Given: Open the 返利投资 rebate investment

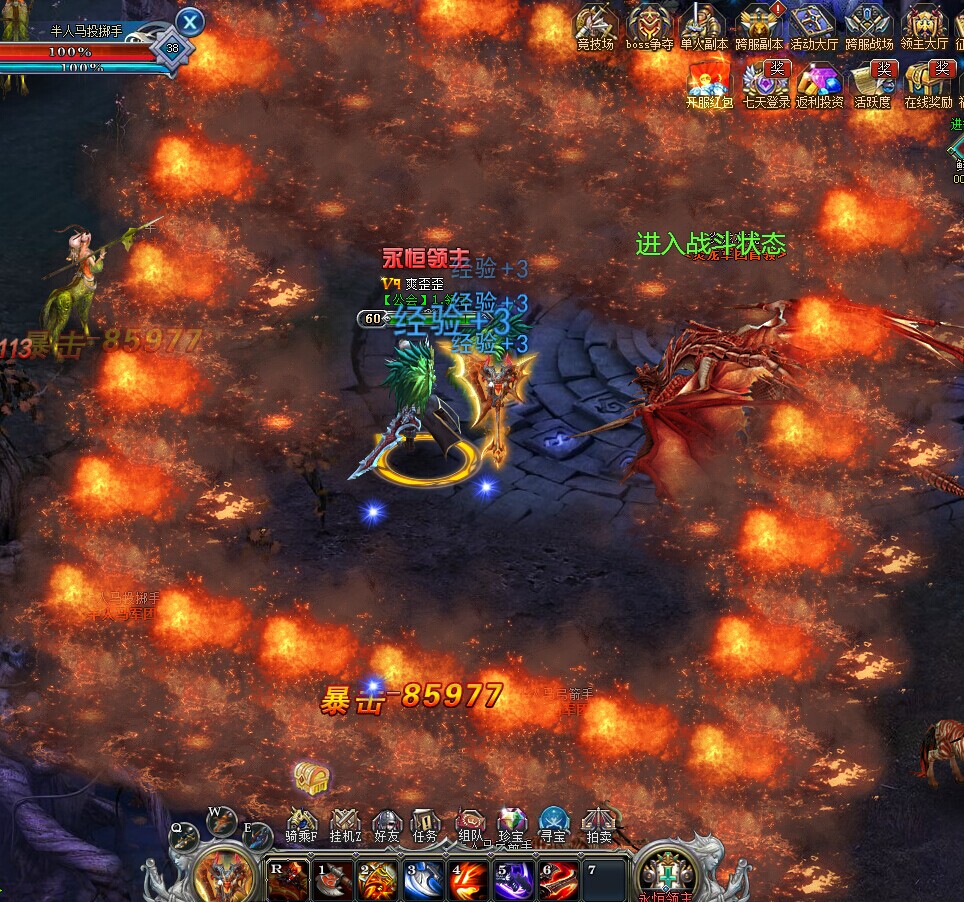Looking at the screenshot, I should 819,82.
